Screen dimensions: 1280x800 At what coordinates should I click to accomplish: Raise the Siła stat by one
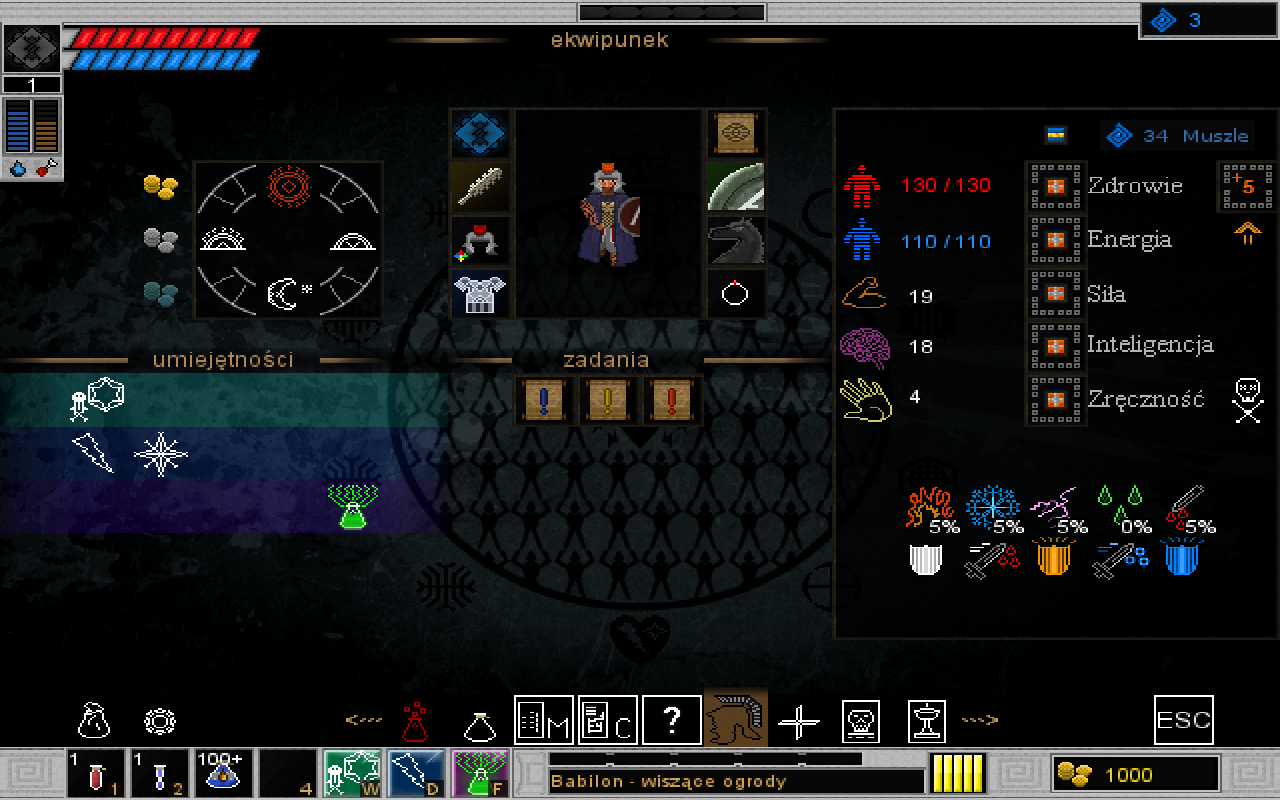(1054, 295)
